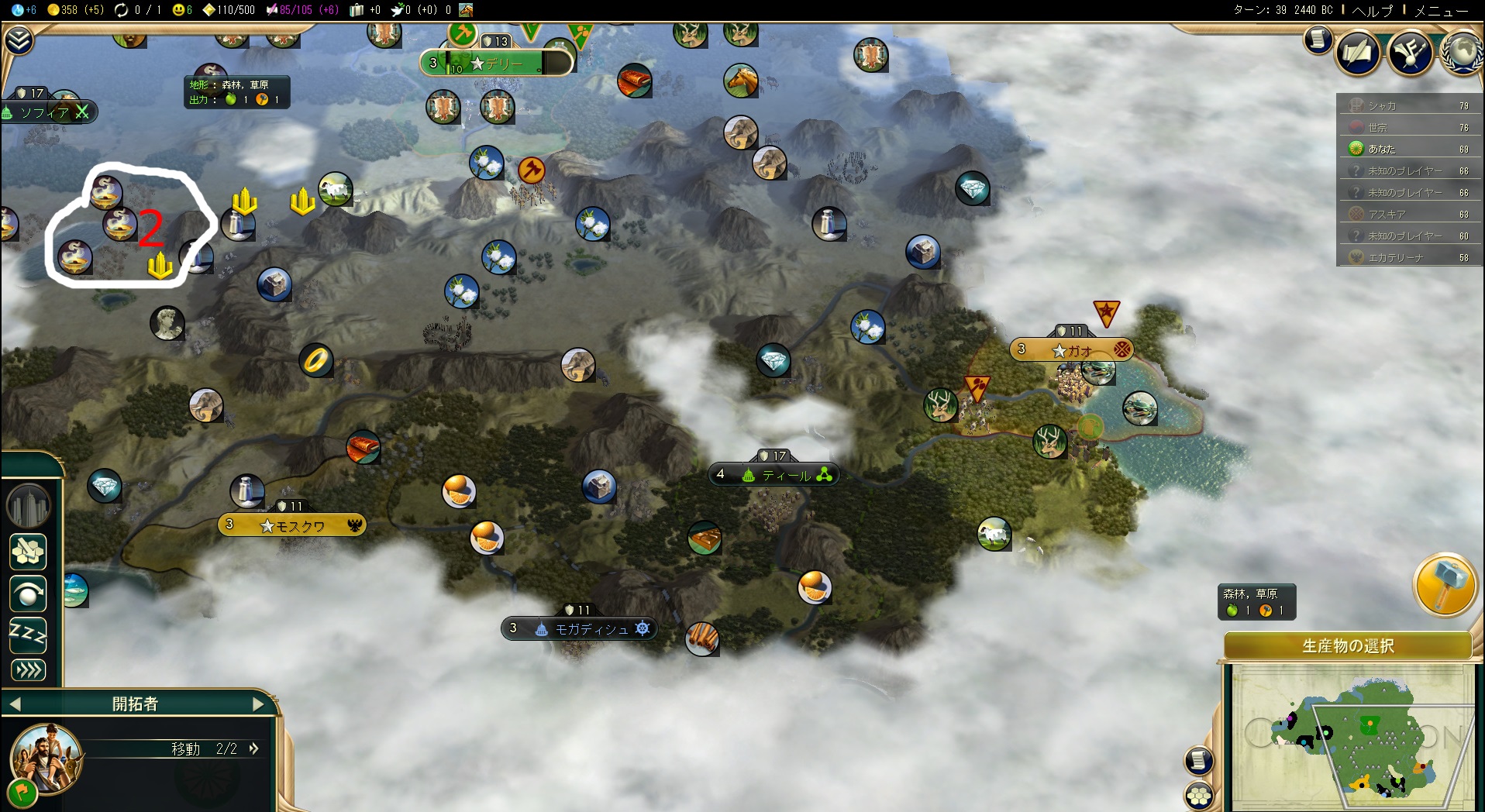The height and width of the screenshot is (812, 1485).
Task: Put the settler to sleep with Zzz
Action: [x=28, y=635]
